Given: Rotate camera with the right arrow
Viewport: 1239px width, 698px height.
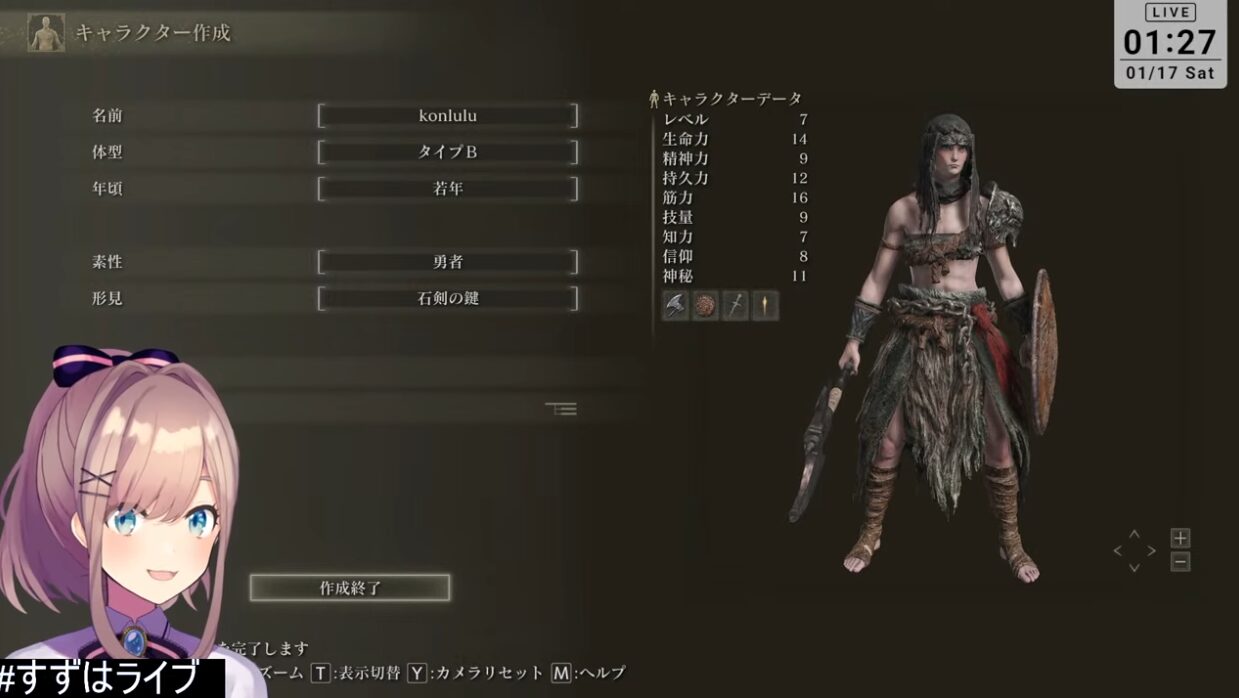Looking at the screenshot, I should (1151, 551).
